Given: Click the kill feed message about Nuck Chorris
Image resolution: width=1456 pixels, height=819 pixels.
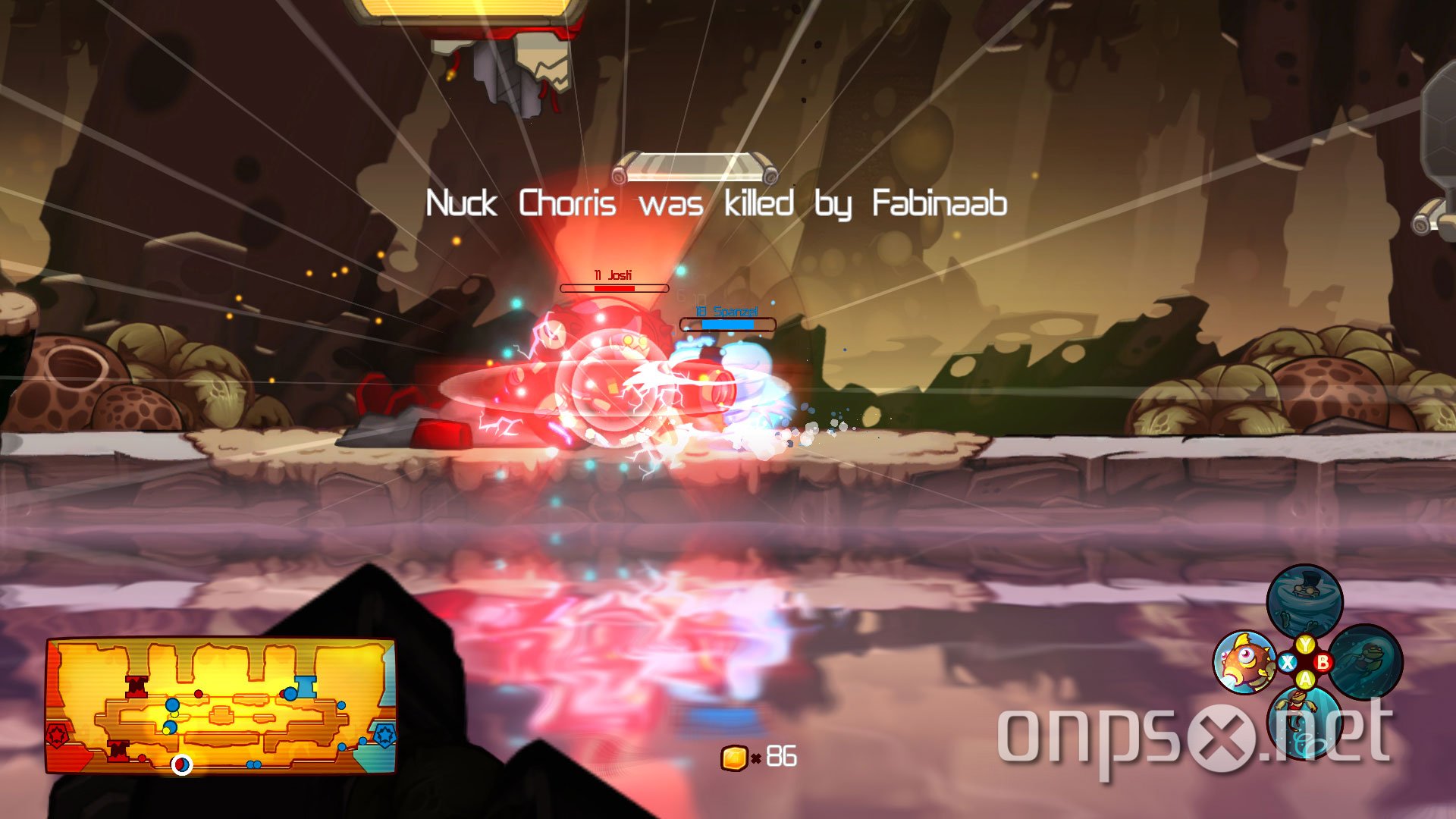Looking at the screenshot, I should [x=717, y=203].
